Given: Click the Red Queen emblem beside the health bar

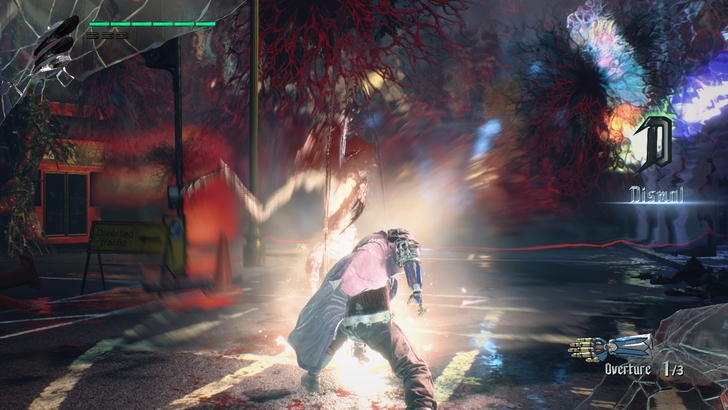Looking at the screenshot, I should pos(52,49).
